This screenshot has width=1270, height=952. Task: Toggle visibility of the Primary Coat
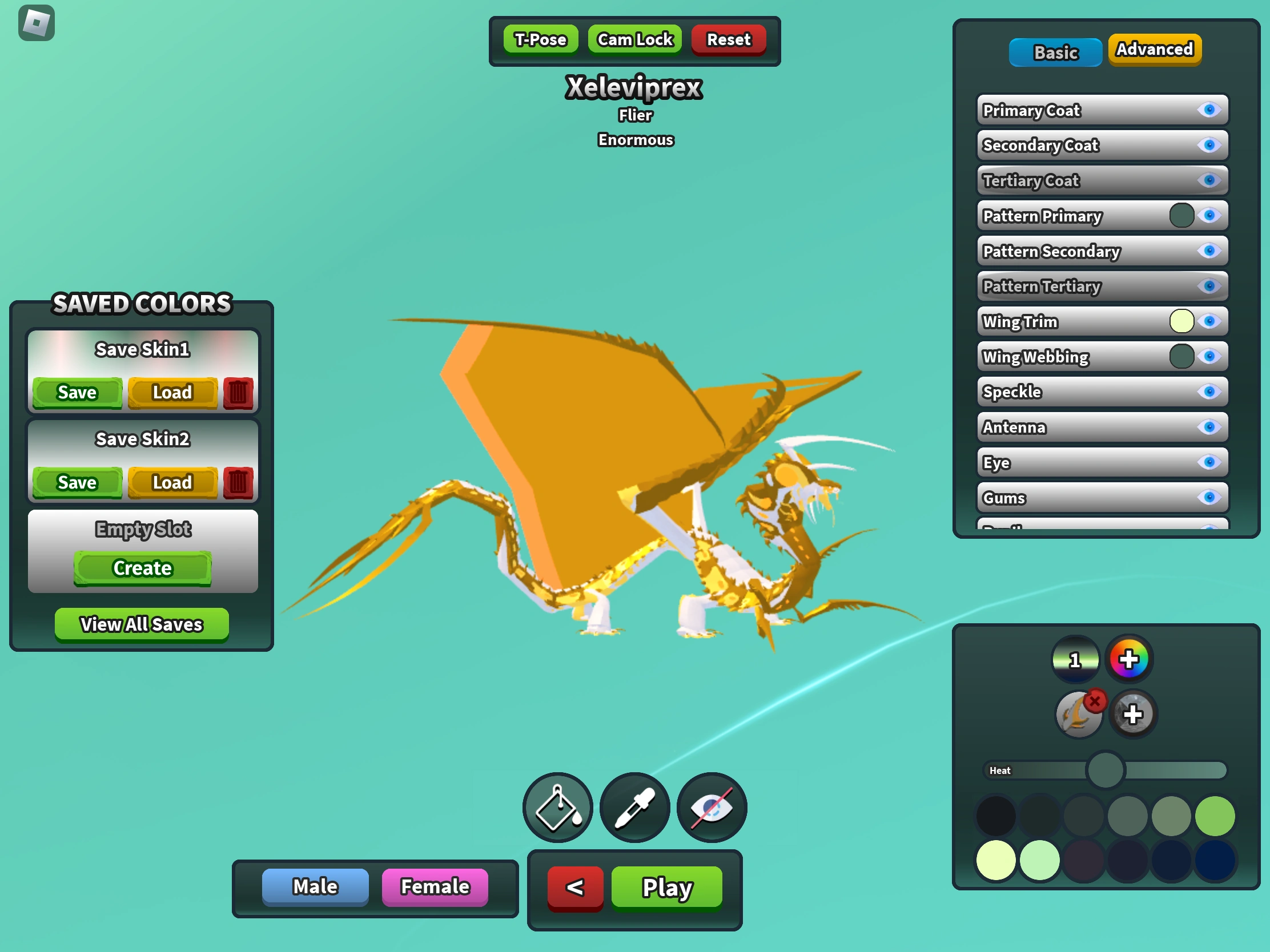click(1210, 110)
